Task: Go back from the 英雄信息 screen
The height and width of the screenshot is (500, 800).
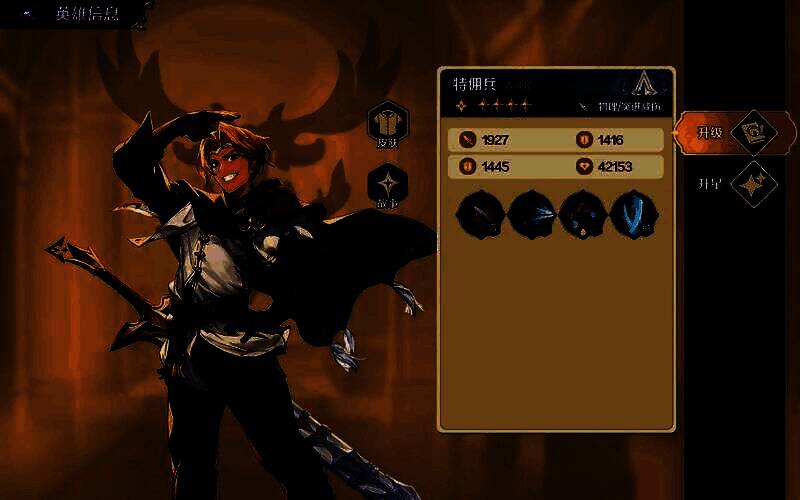Action: [29, 15]
